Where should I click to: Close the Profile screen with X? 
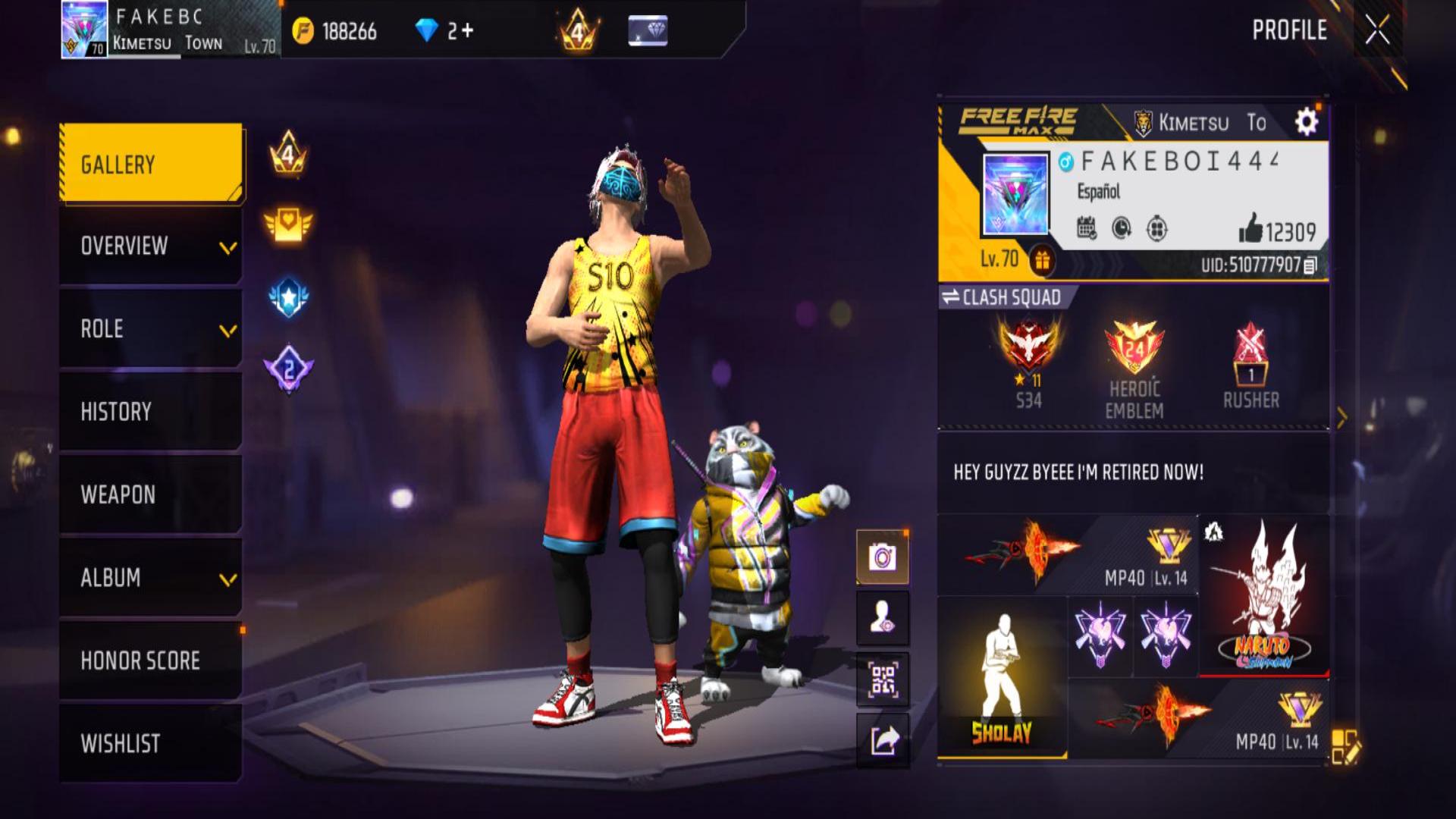point(1377,30)
